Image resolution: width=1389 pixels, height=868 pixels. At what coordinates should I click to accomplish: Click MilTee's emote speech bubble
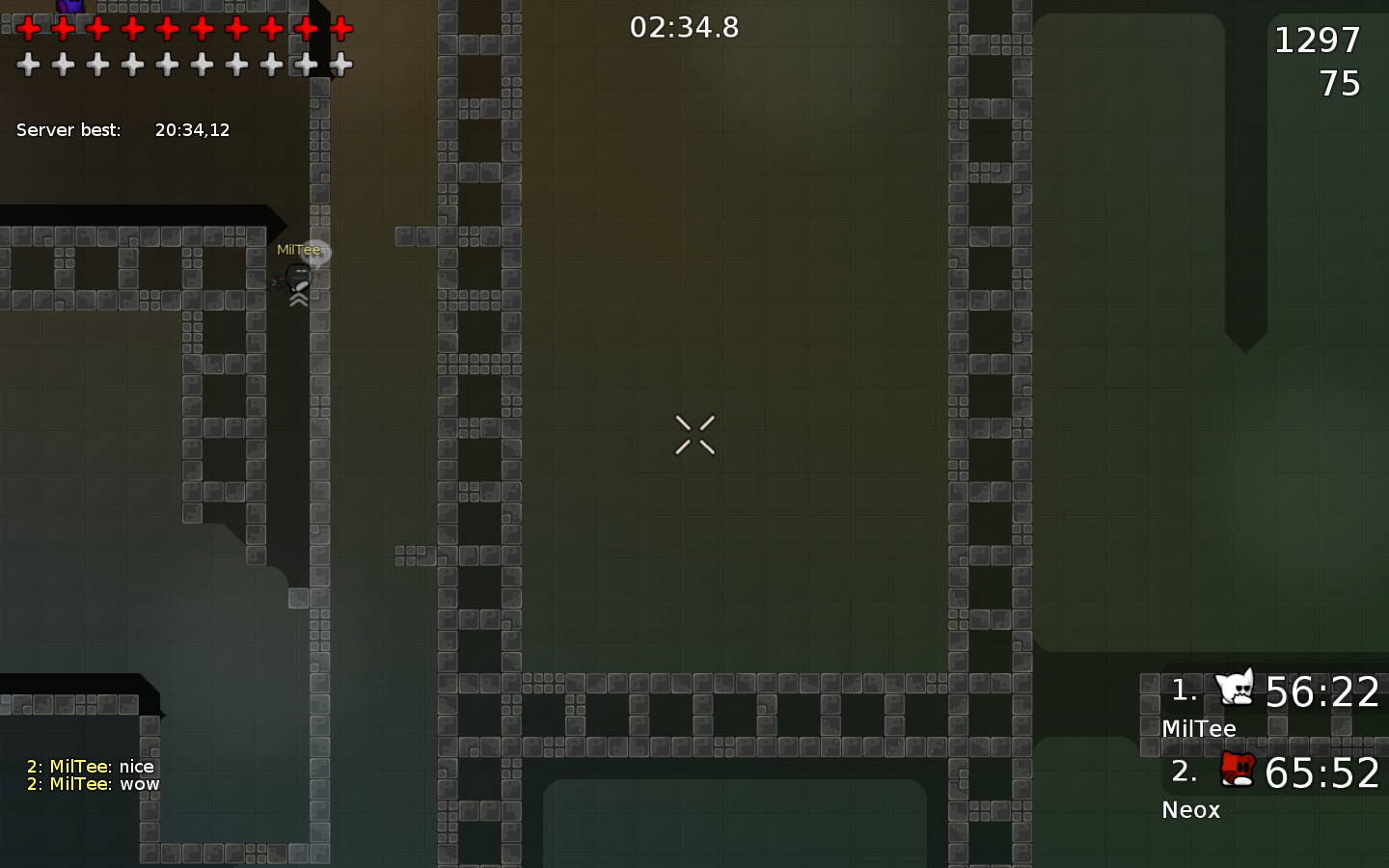pos(316,250)
